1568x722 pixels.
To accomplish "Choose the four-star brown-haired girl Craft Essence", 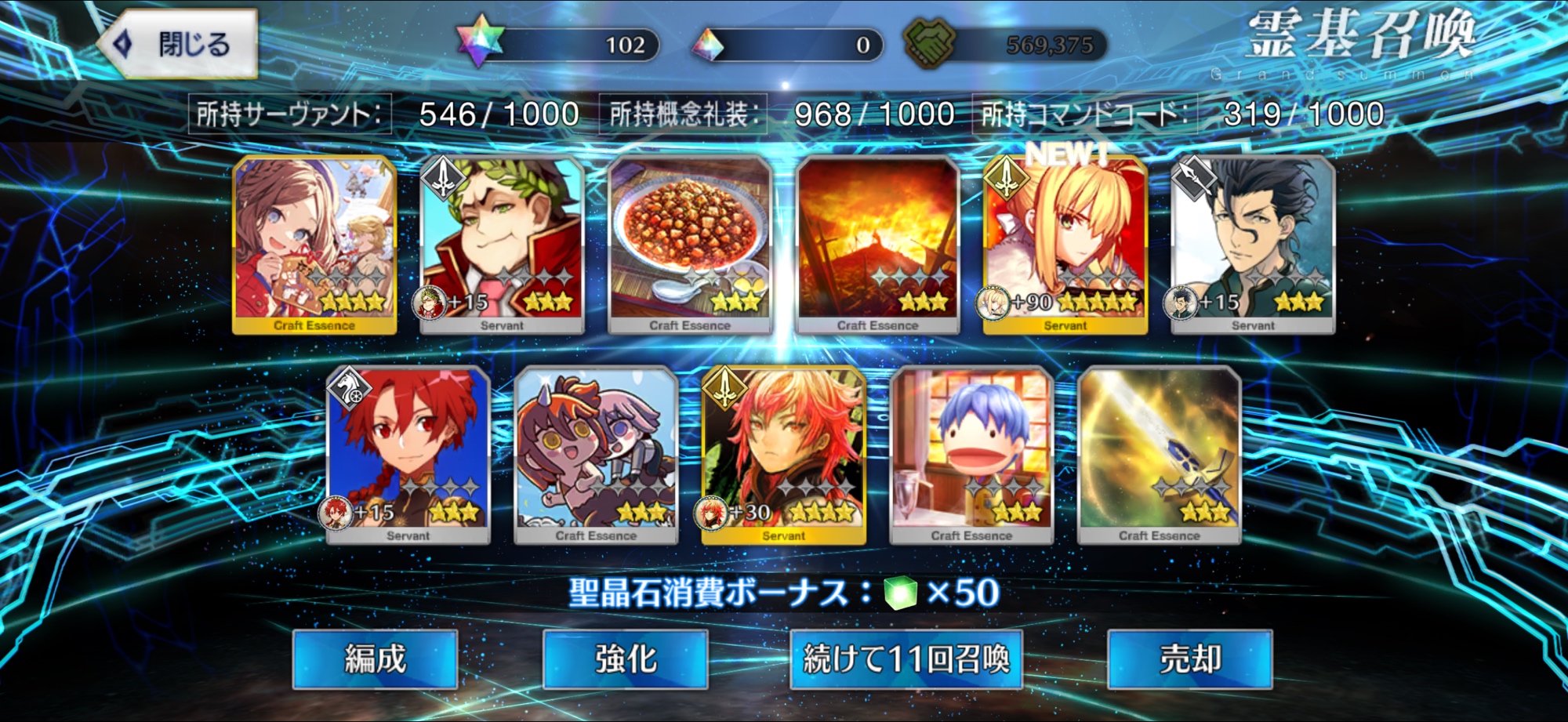I will click(x=314, y=245).
